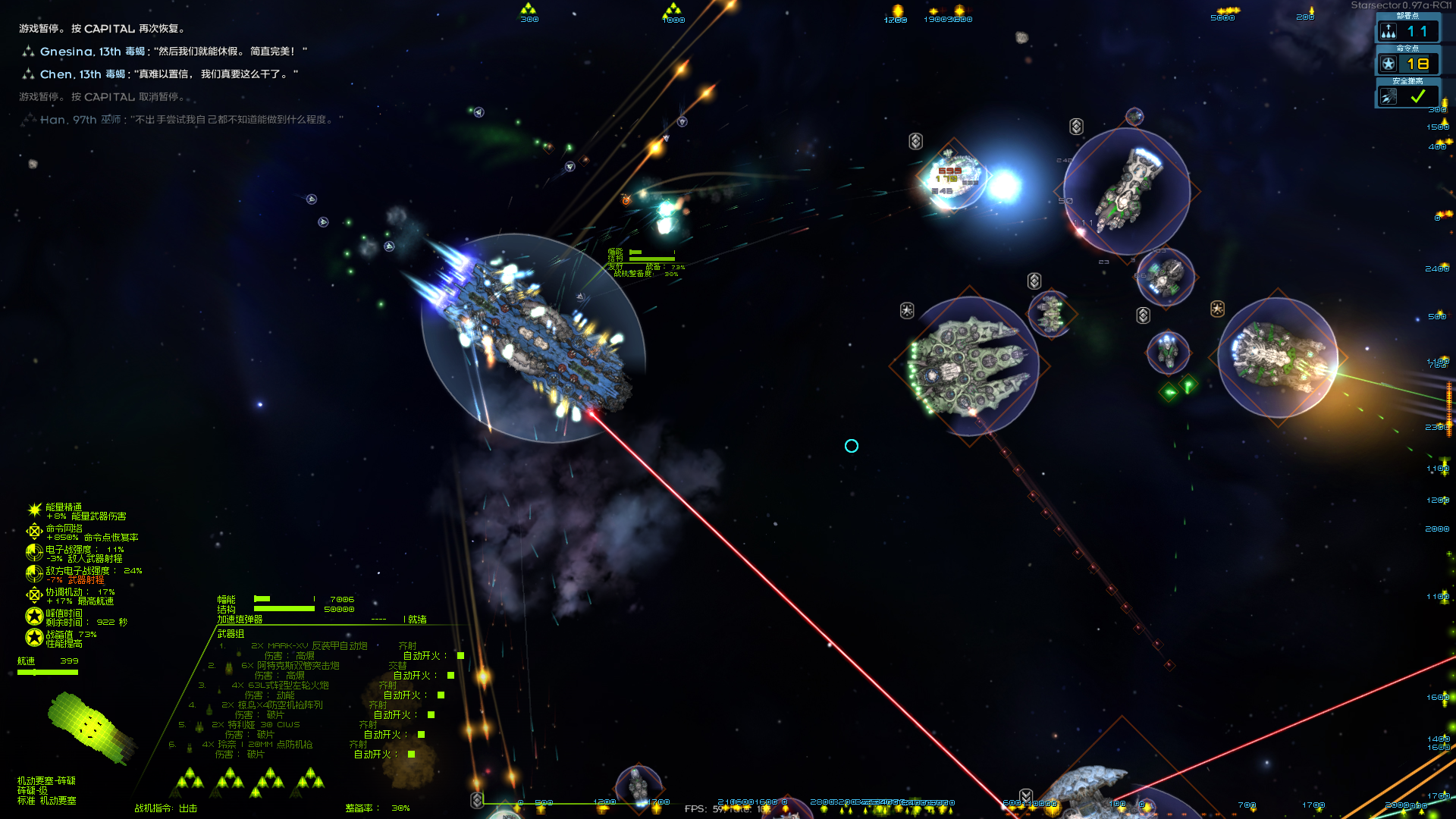Screen dimensions: 1456x819
Task: Click the green ship armor diagram
Action: click(91, 726)
